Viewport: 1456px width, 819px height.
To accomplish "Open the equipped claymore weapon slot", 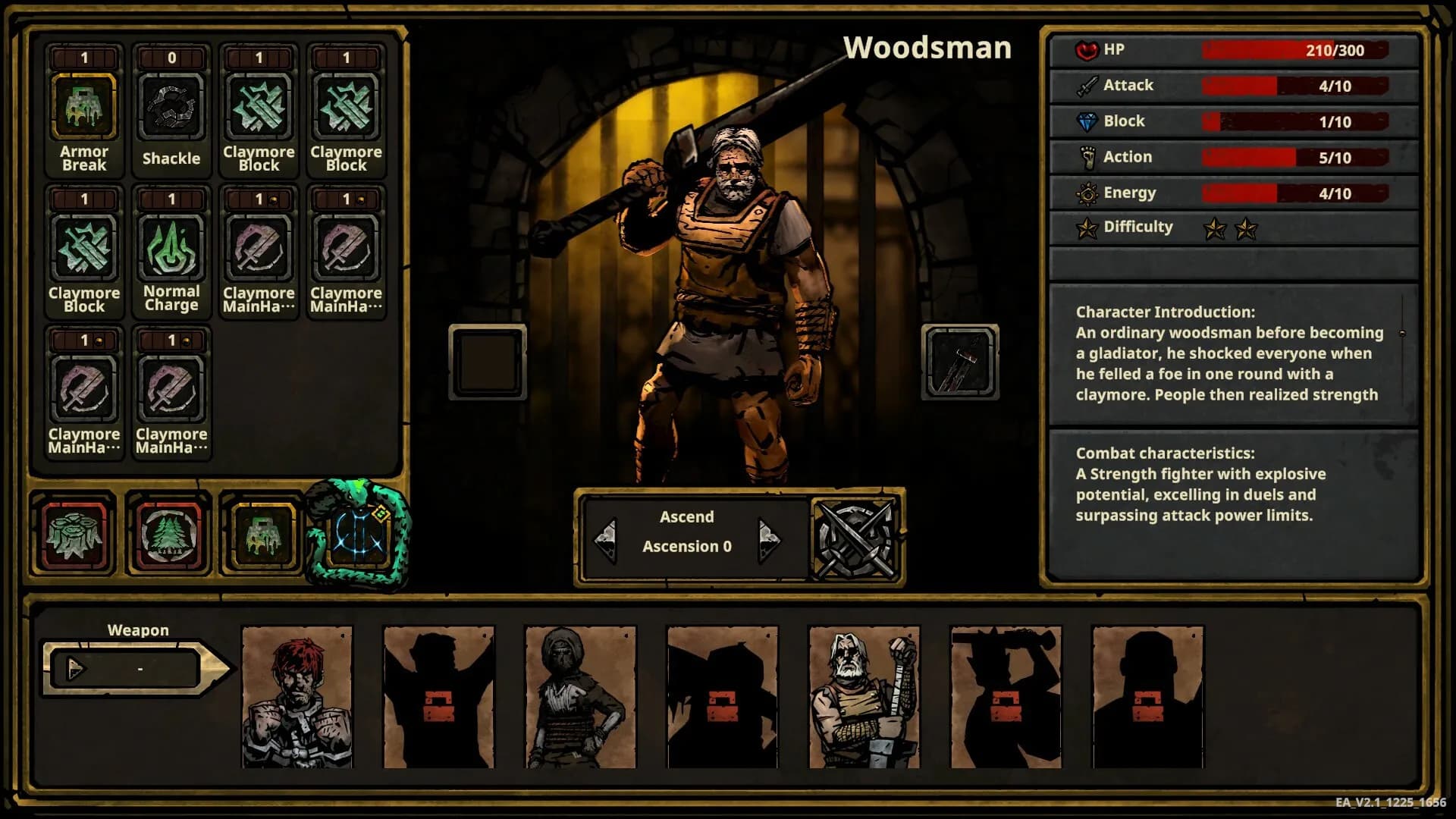I will click(x=960, y=362).
